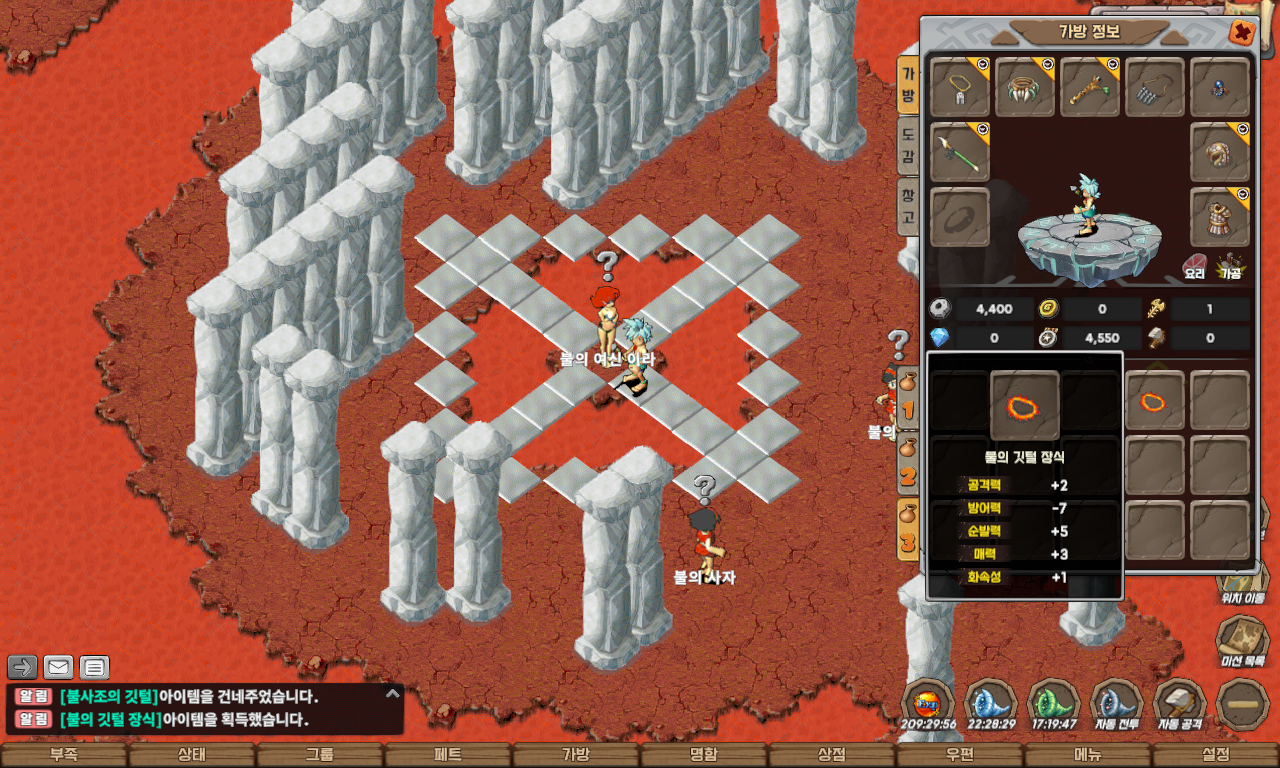The height and width of the screenshot is (768, 1280).
Task: Select the fang necklace equipment slot
Action: tap(1025, 87)
